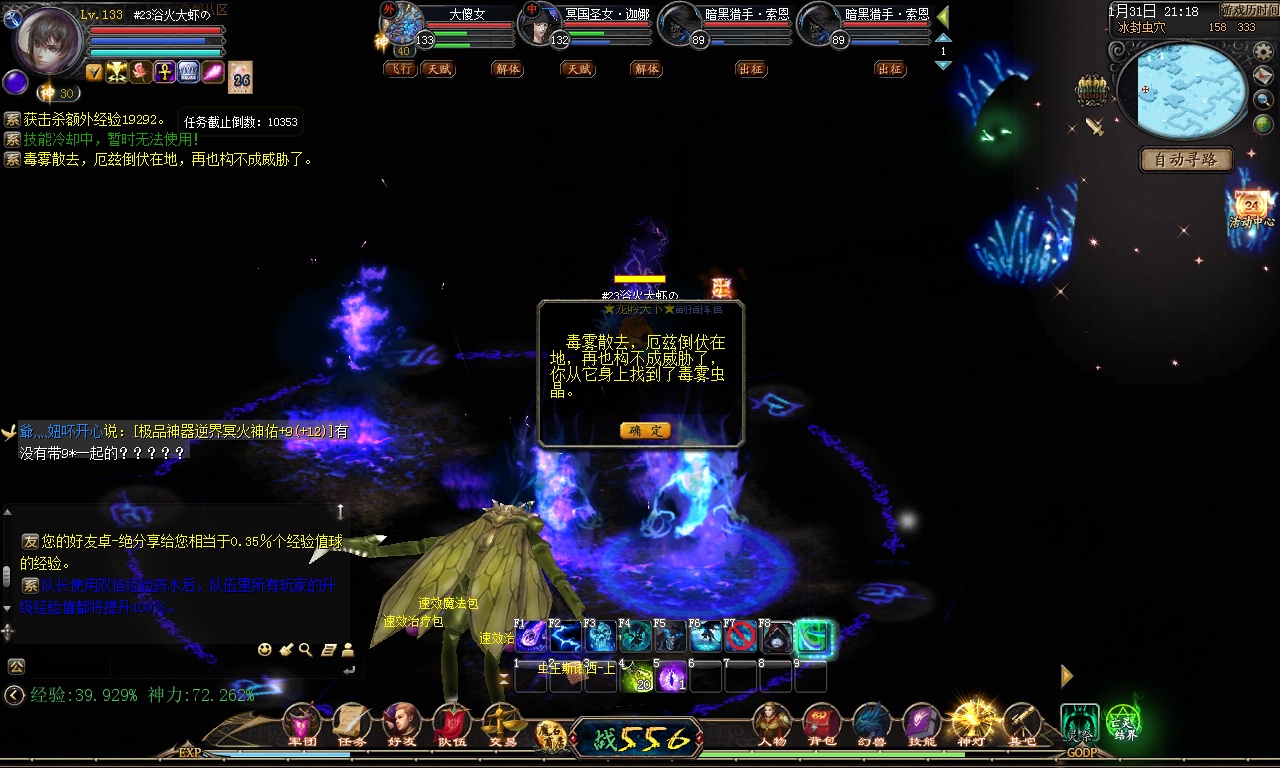Open the 任务 quest log

coord(351,723)
